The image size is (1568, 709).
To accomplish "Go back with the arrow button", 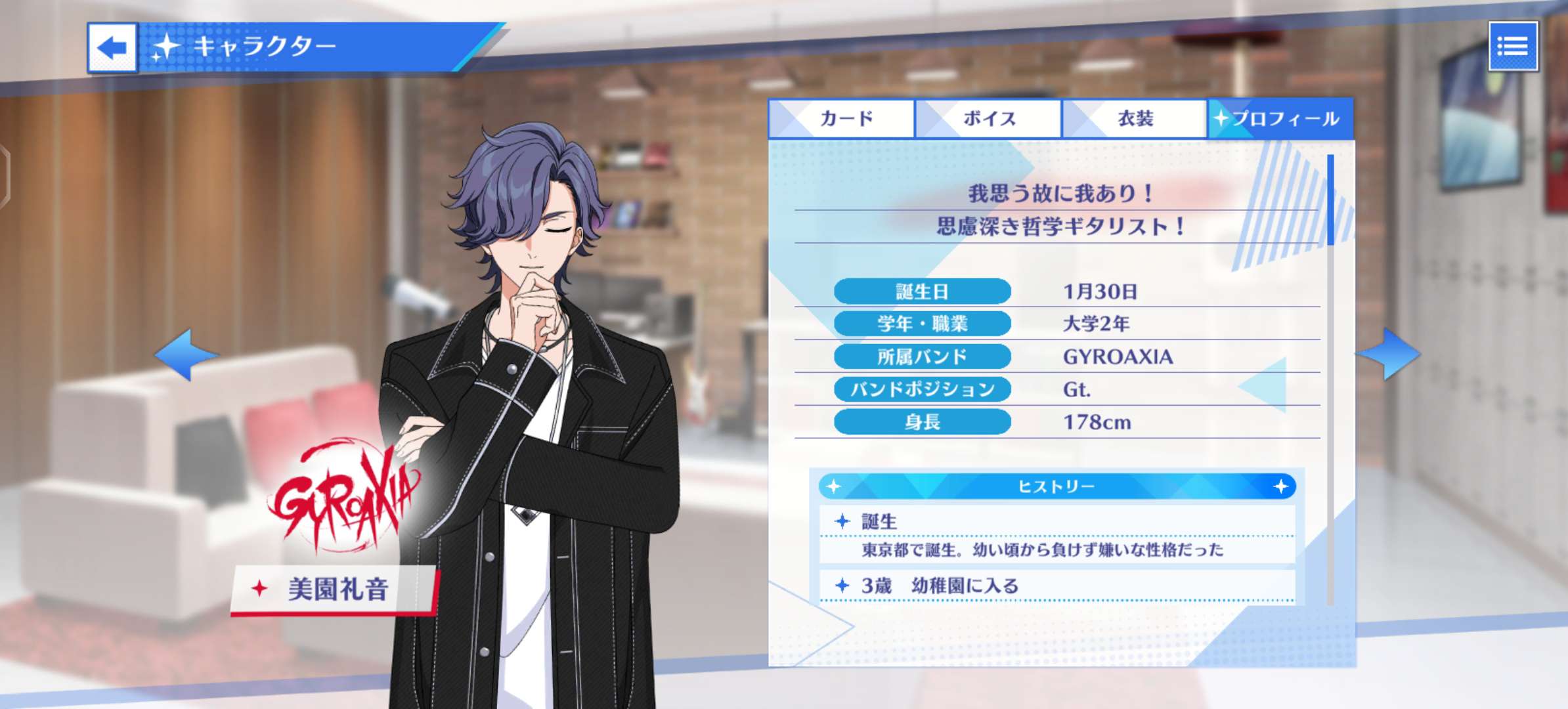I will 112,47.
